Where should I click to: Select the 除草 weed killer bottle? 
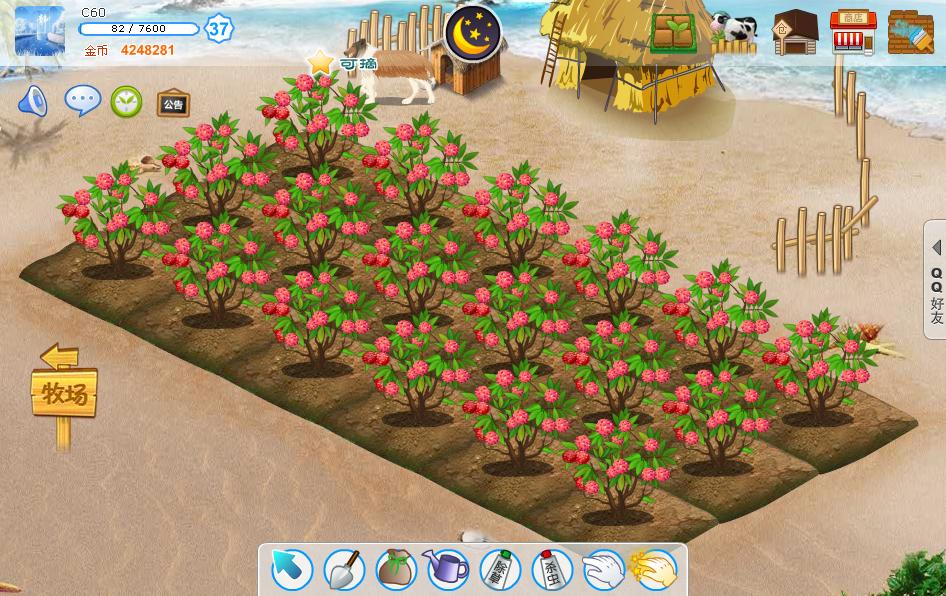500,570
